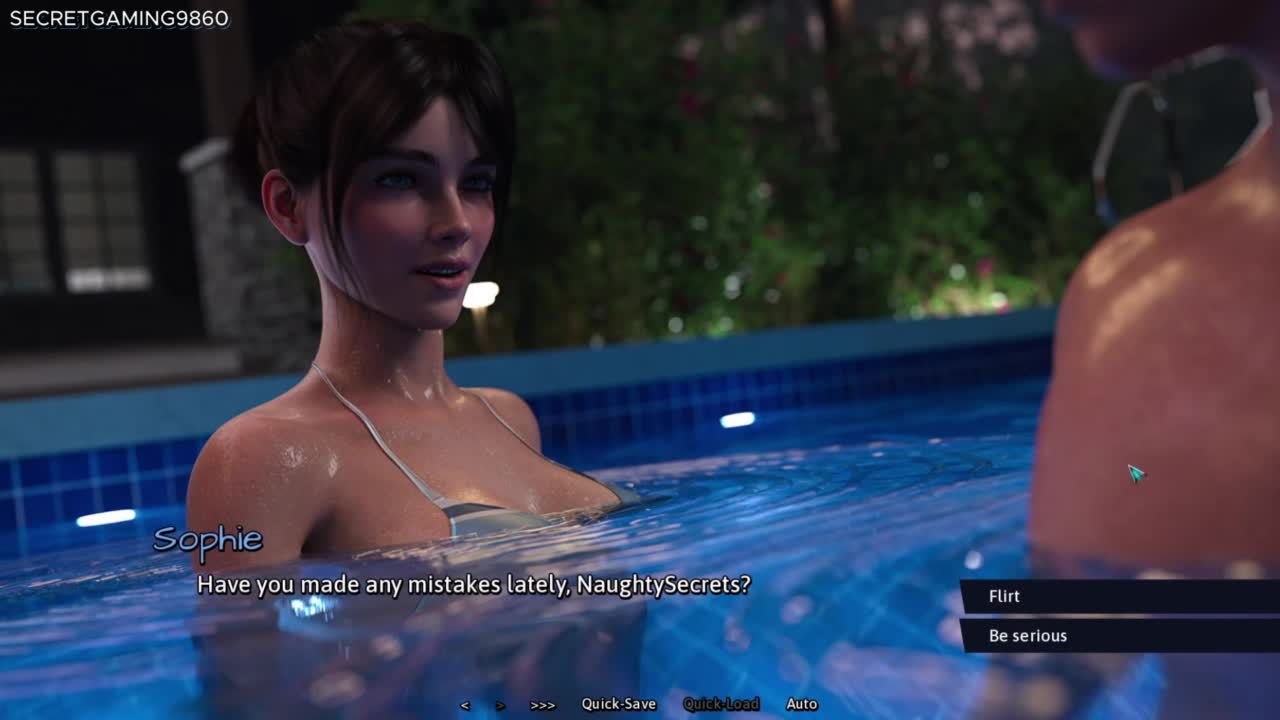
Task: Click the Quick-Save button
Action: 619,704
